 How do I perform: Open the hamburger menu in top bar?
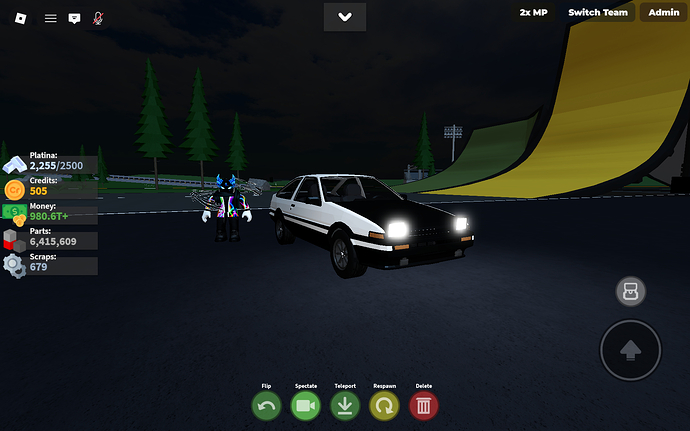[50, 18]
